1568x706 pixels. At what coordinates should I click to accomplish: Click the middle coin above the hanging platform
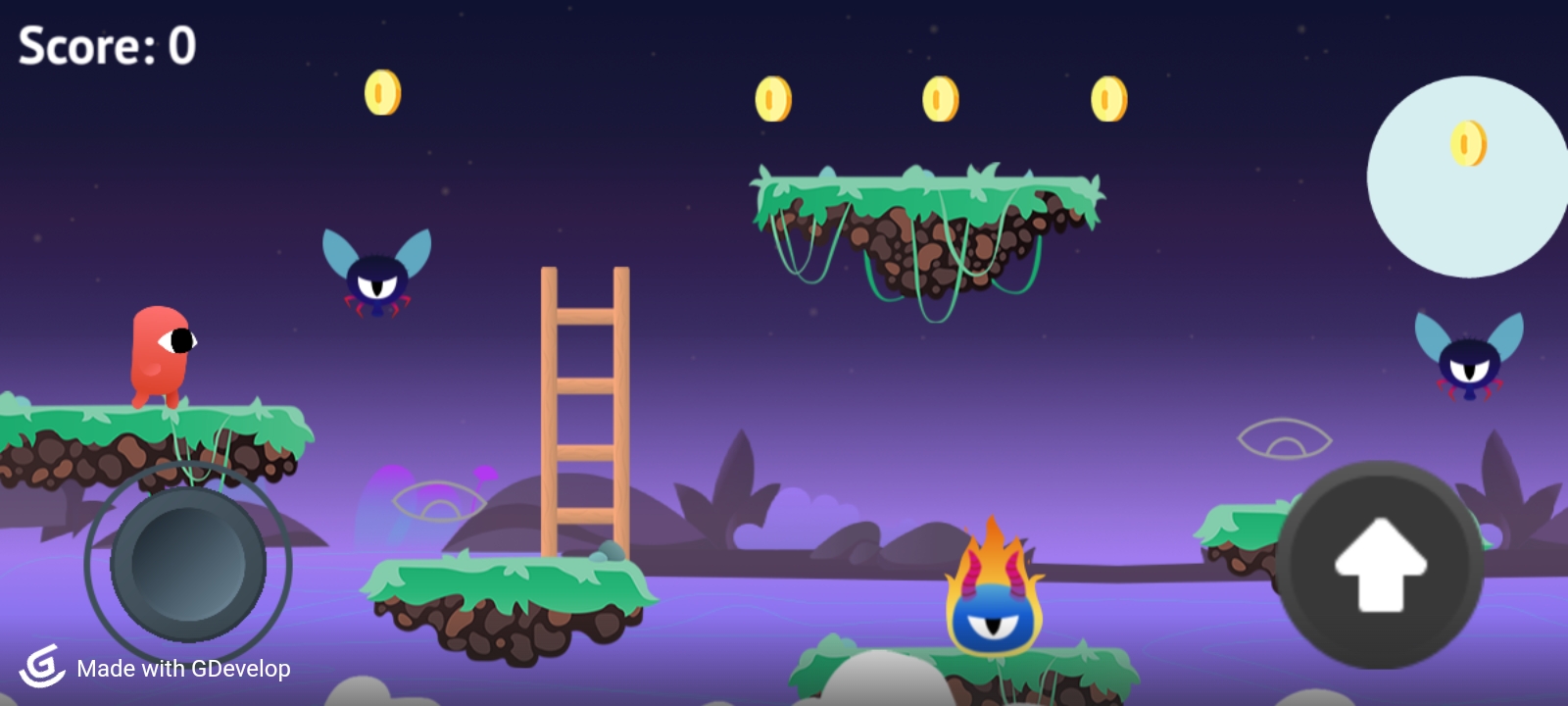939,97
